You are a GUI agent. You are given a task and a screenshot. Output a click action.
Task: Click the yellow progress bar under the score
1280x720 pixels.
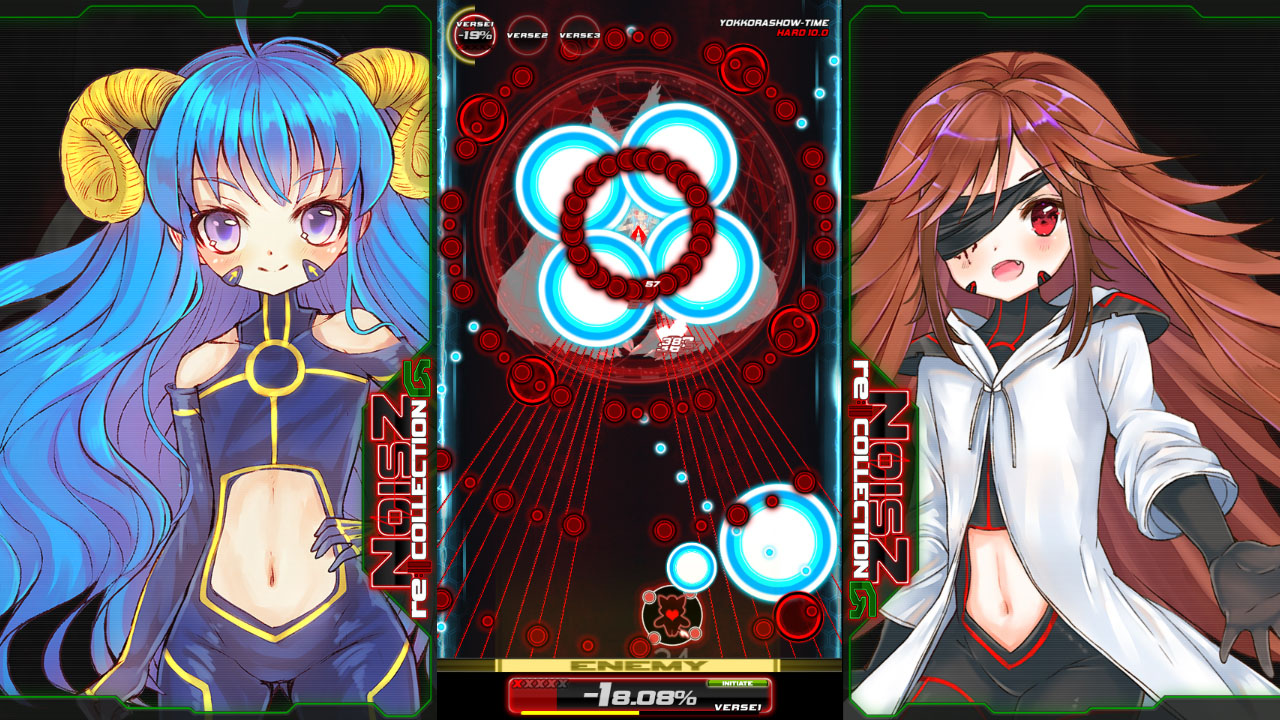(x=580, y=713)
